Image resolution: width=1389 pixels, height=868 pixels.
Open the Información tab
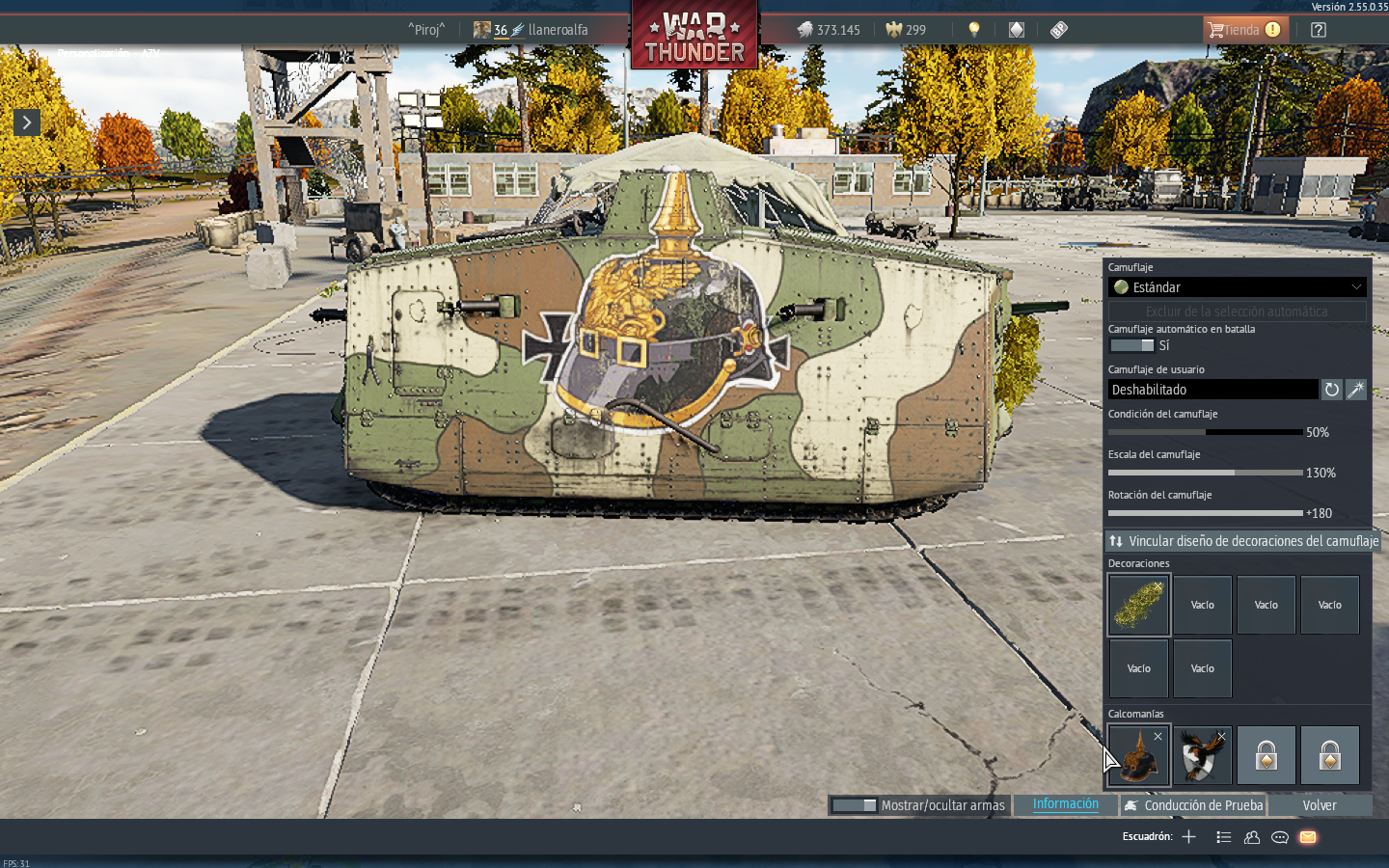(1065, 804)
